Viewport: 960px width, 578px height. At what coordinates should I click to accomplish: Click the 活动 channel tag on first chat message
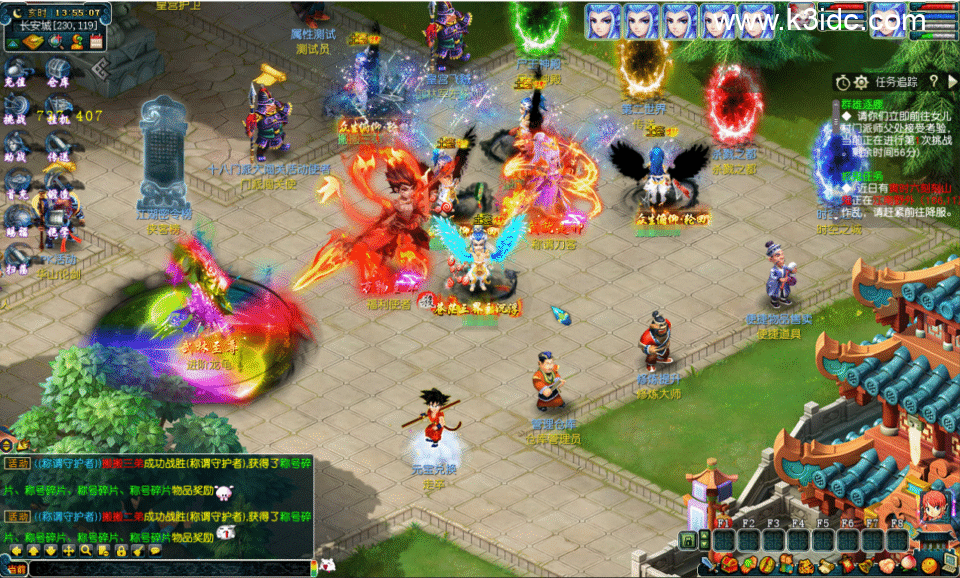click(17, 463)
